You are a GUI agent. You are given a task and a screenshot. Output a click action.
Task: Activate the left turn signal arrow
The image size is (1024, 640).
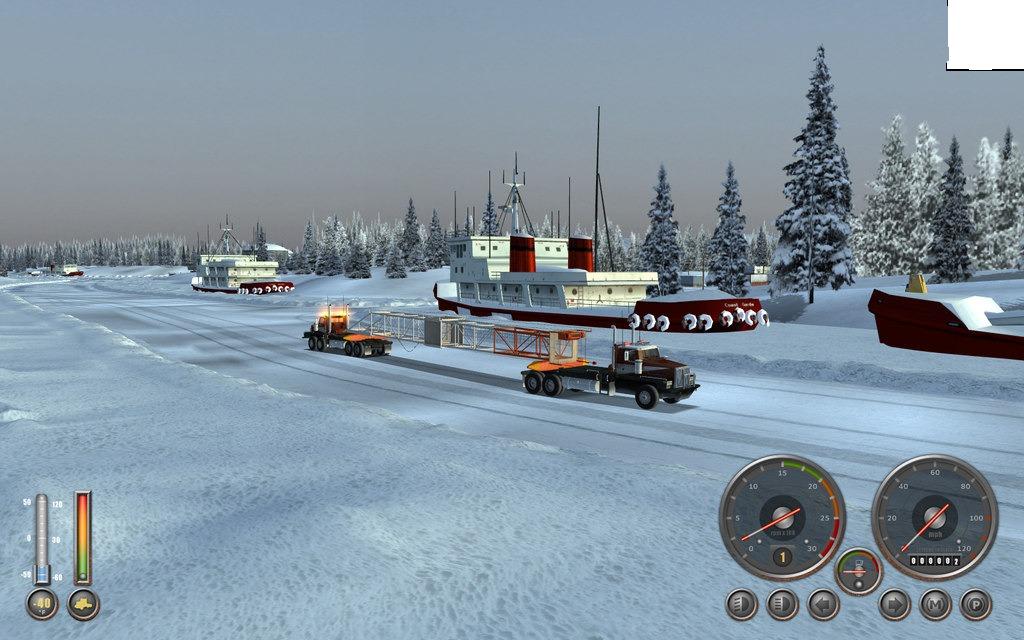(823, 604)
